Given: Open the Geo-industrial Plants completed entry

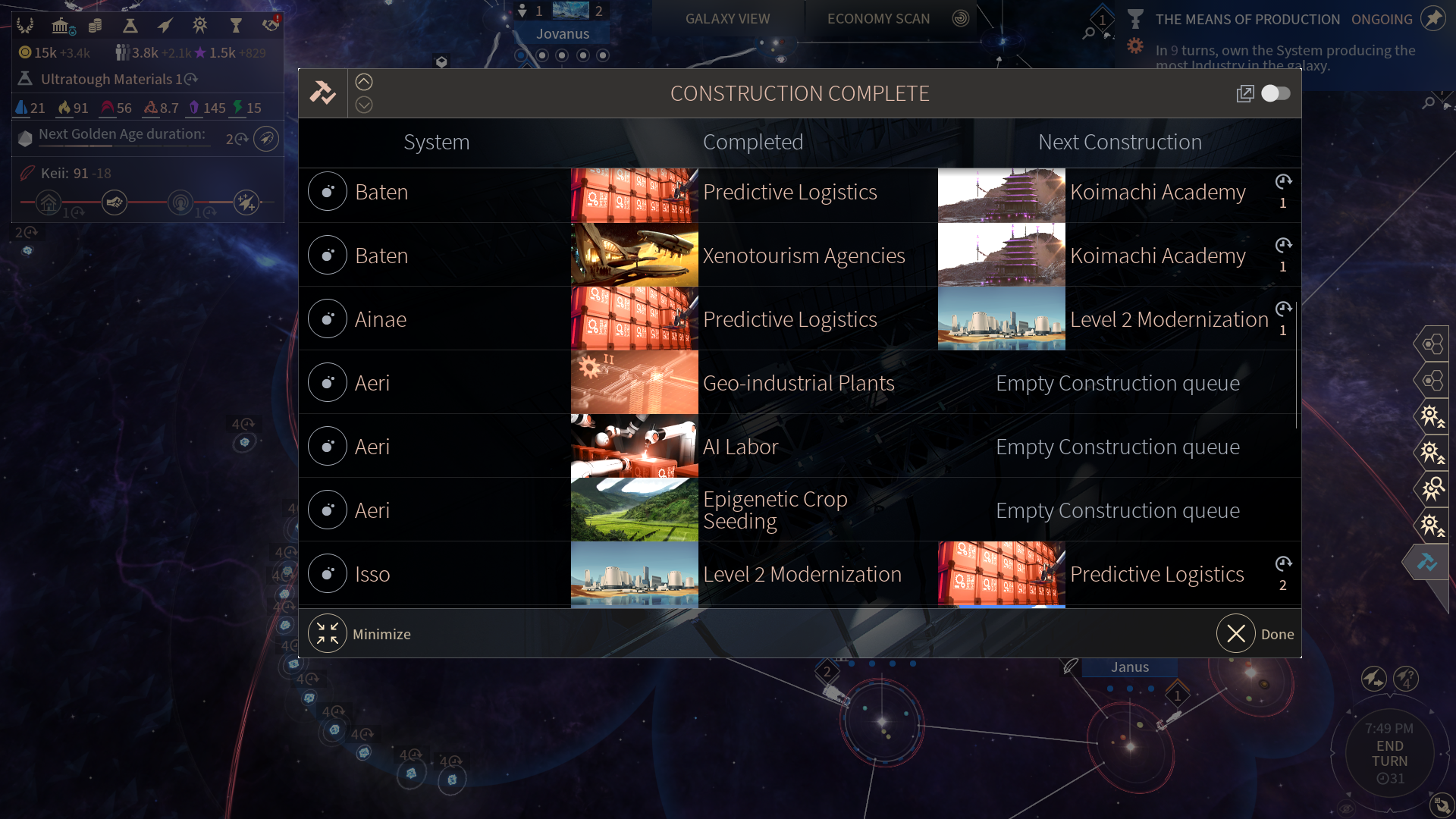Looking at the screenshot, I should click(x=799, y=383).
